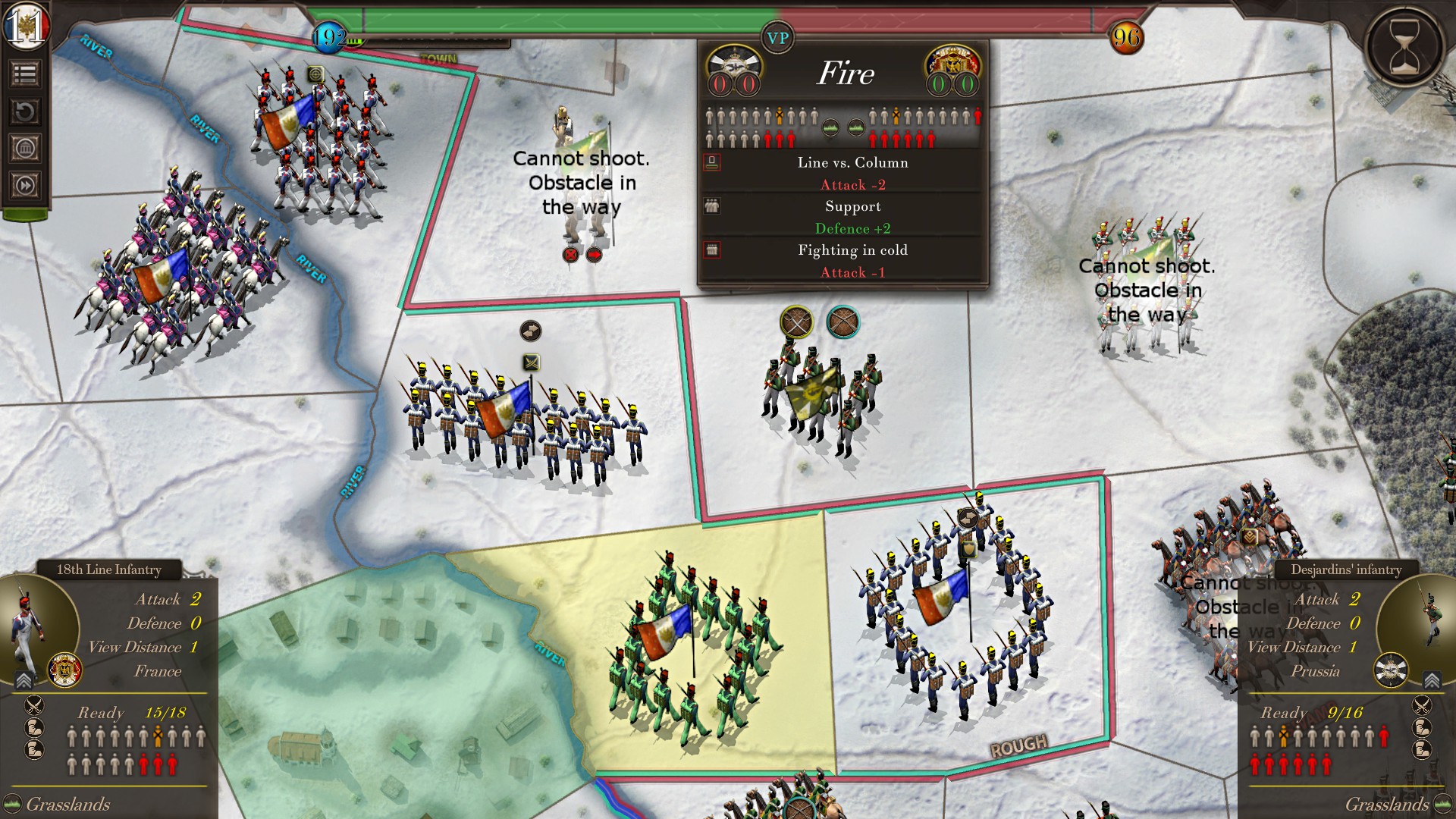Open the museum building icon button
The width and height of the screenshot is (1456, 819).
[25, 149]
